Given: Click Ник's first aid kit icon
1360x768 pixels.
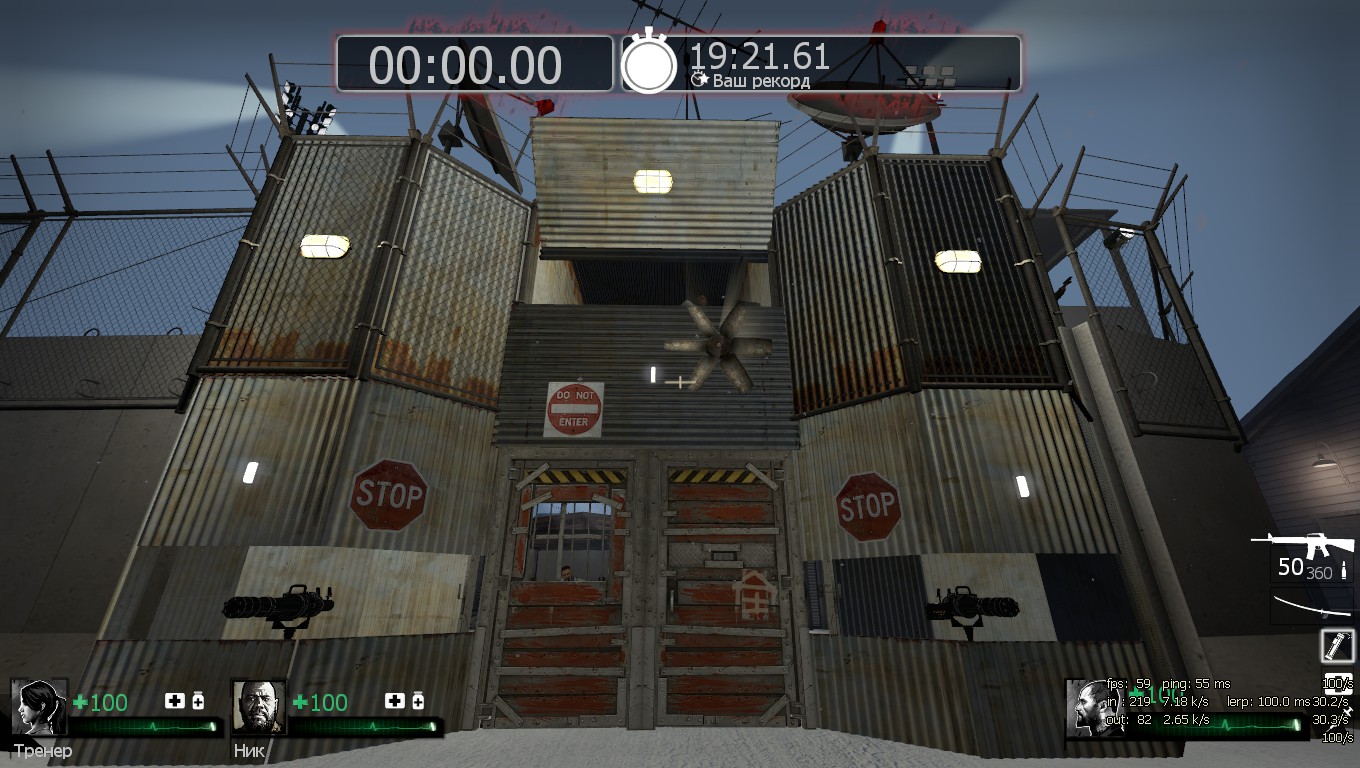Looking at the screenshot, I should pyautogui.click(x=395, y=701).
